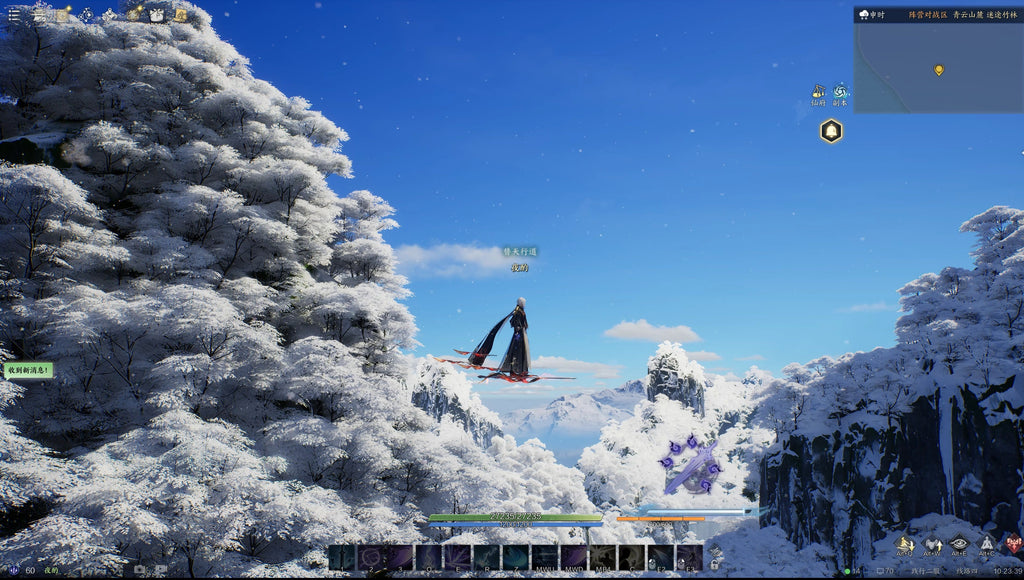Click the red heart icon at bottom right
Screen dimensions: 1024x580
[x=1013, y=544]
